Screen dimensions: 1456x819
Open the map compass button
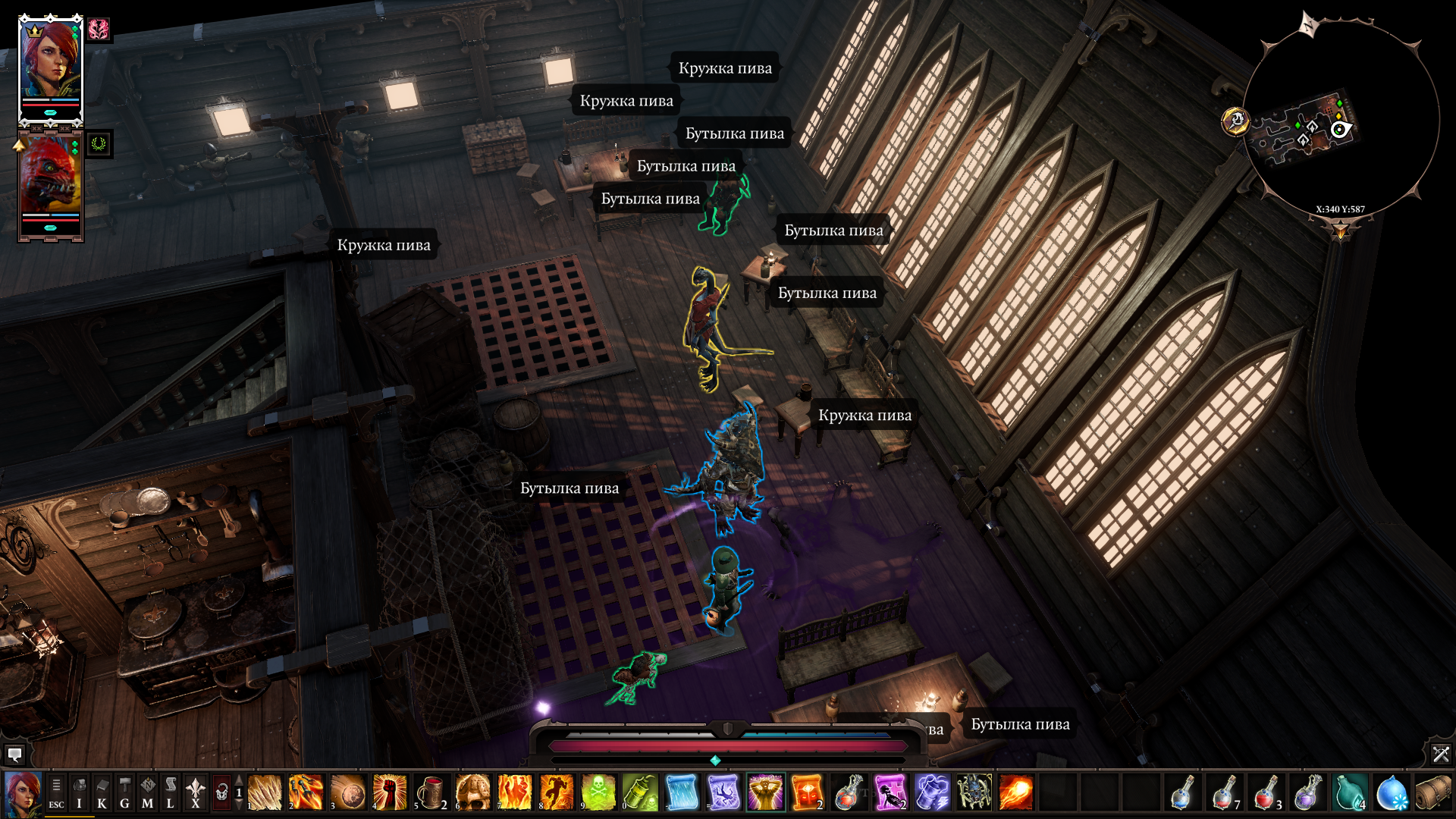point(147,793)
